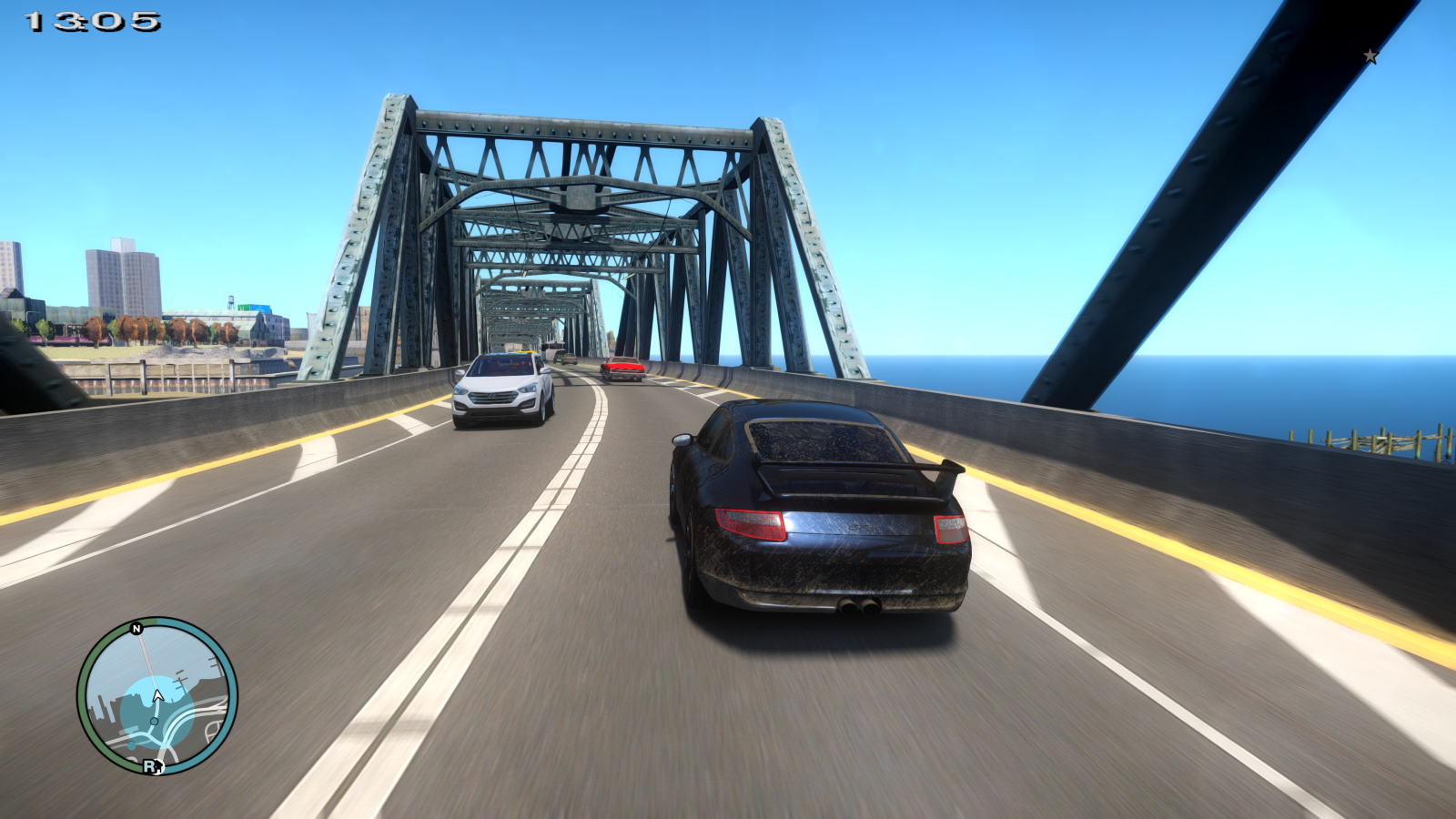Click the R marker below the minimap
This screenshot has height=819, width=1456.
coord(150,765)
